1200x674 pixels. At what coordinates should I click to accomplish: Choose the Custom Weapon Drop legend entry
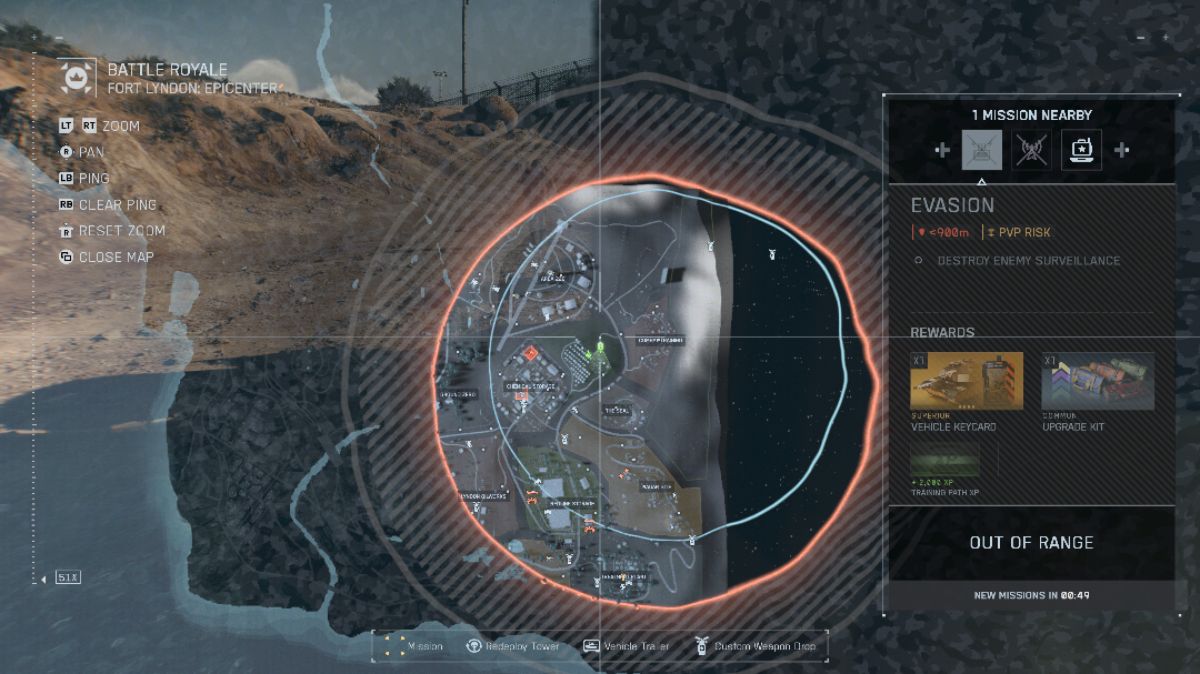point(755,646)
